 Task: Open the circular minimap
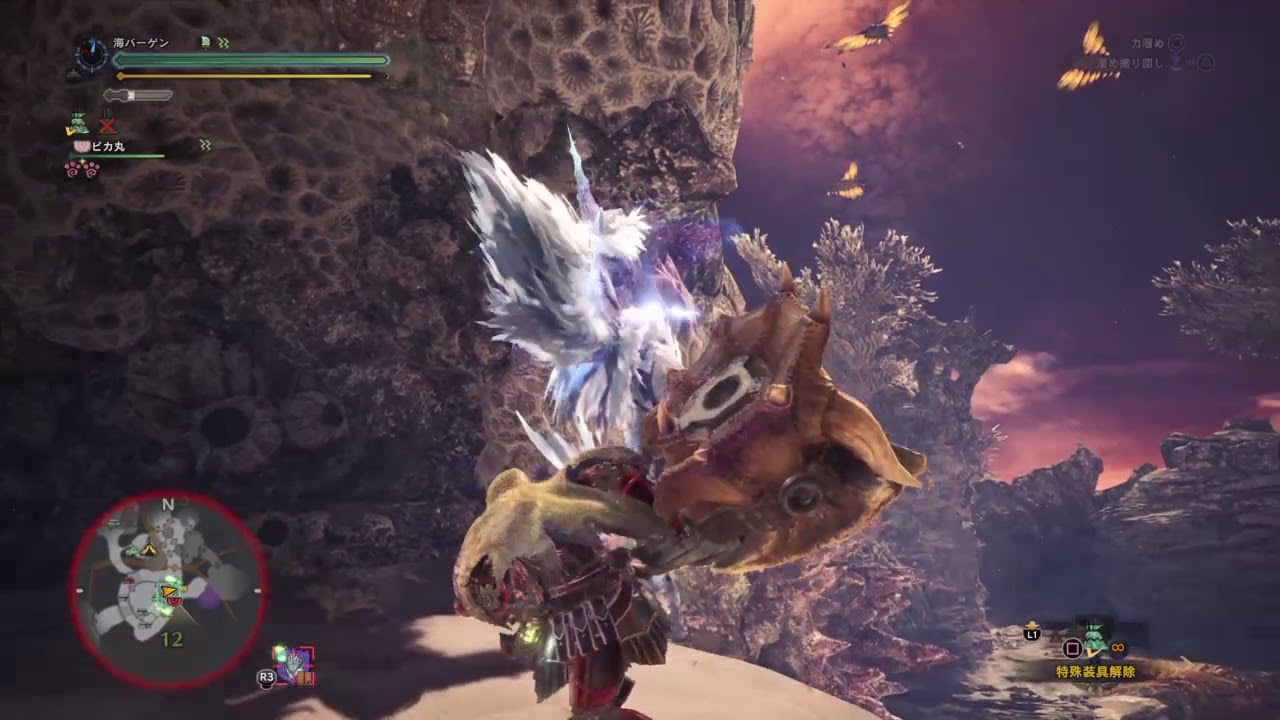pos(168,590)
